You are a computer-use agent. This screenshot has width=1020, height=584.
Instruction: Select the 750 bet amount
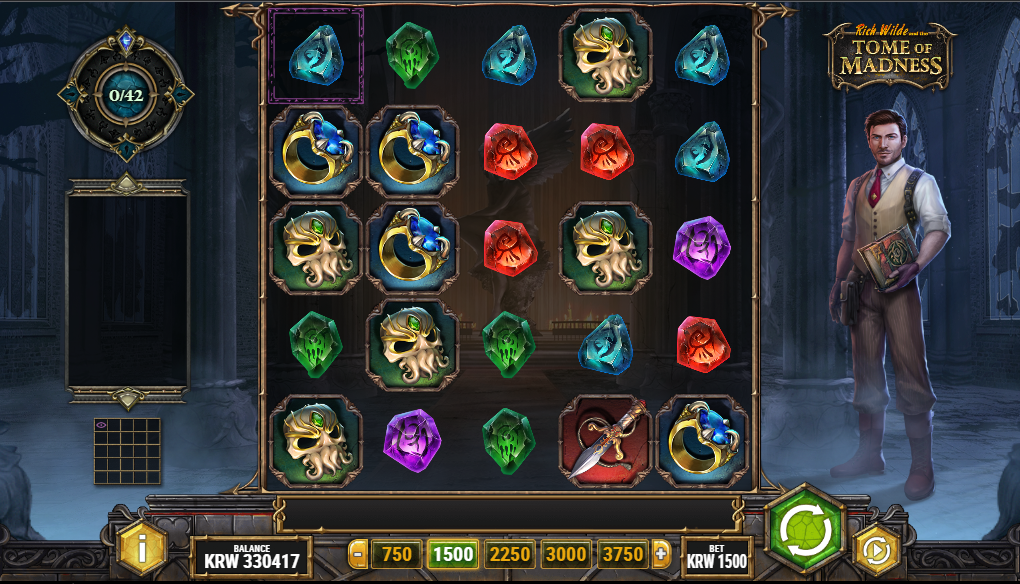[397, 554]
